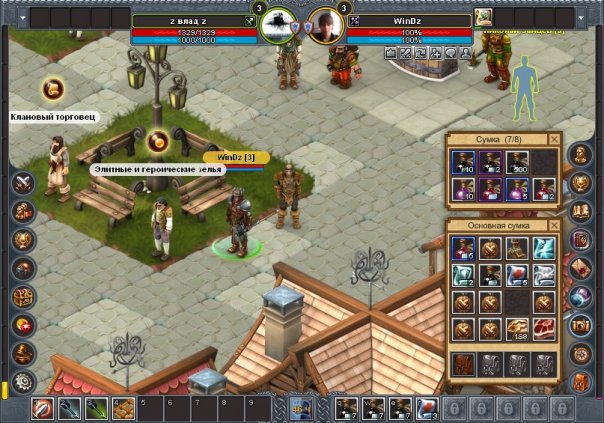The height and width of the screenshot is (423, 604).
Task: Close the Основная сумка window
Action: tap(555, 226)
